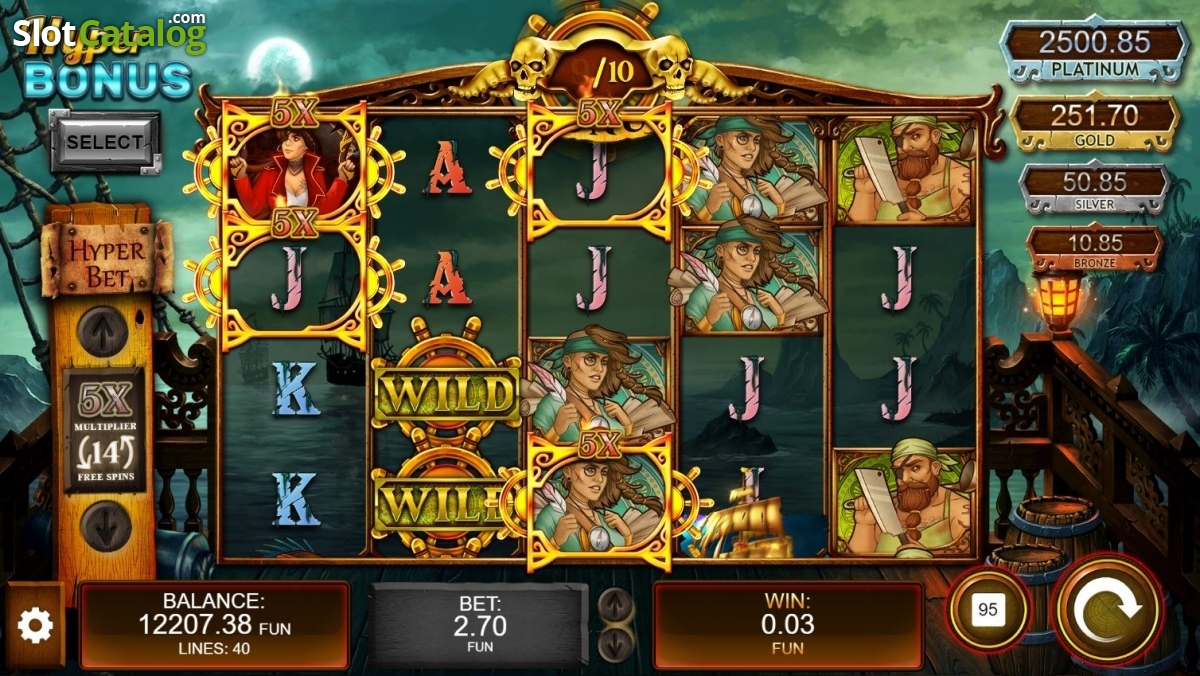
Task: Increase the Hyper Bet level with up arrow
Action: click(103, 330)
